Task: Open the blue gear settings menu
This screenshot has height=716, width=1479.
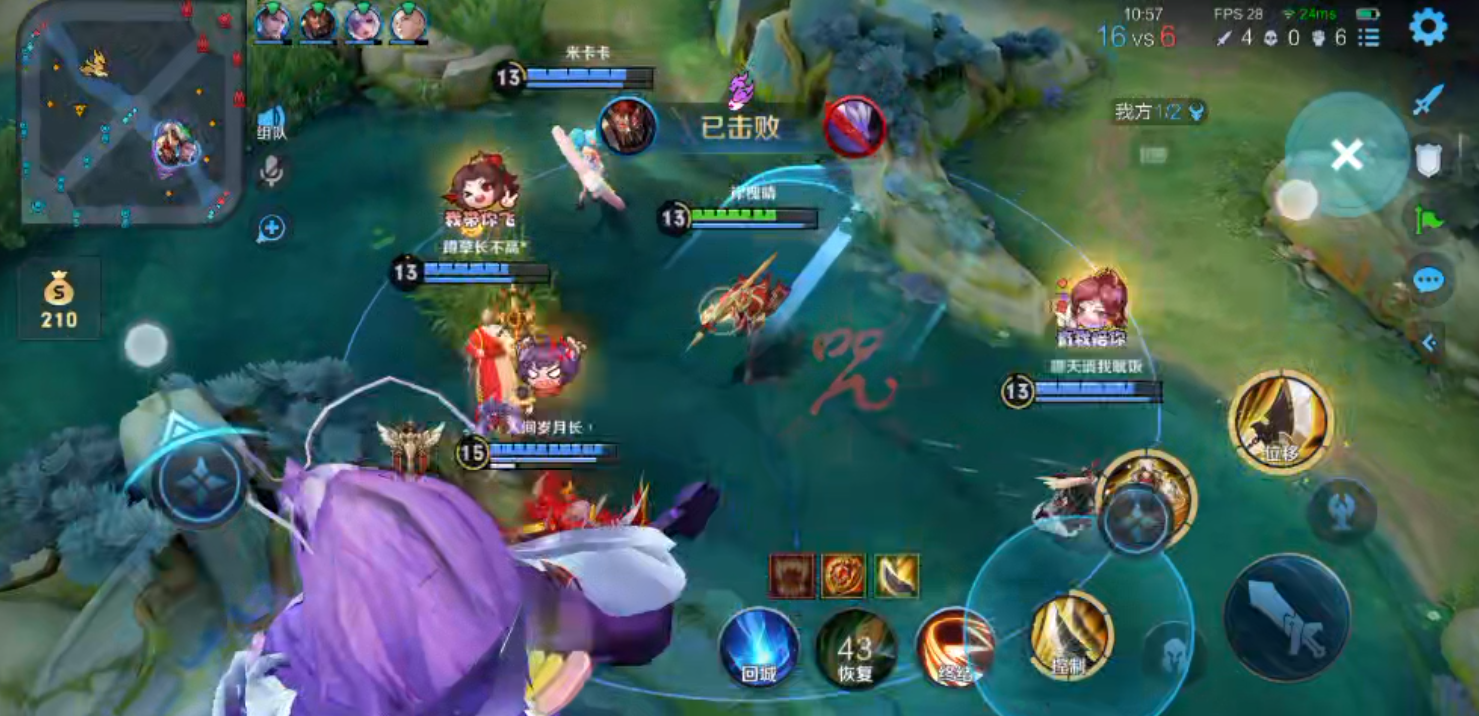Action: [1427, 27]
